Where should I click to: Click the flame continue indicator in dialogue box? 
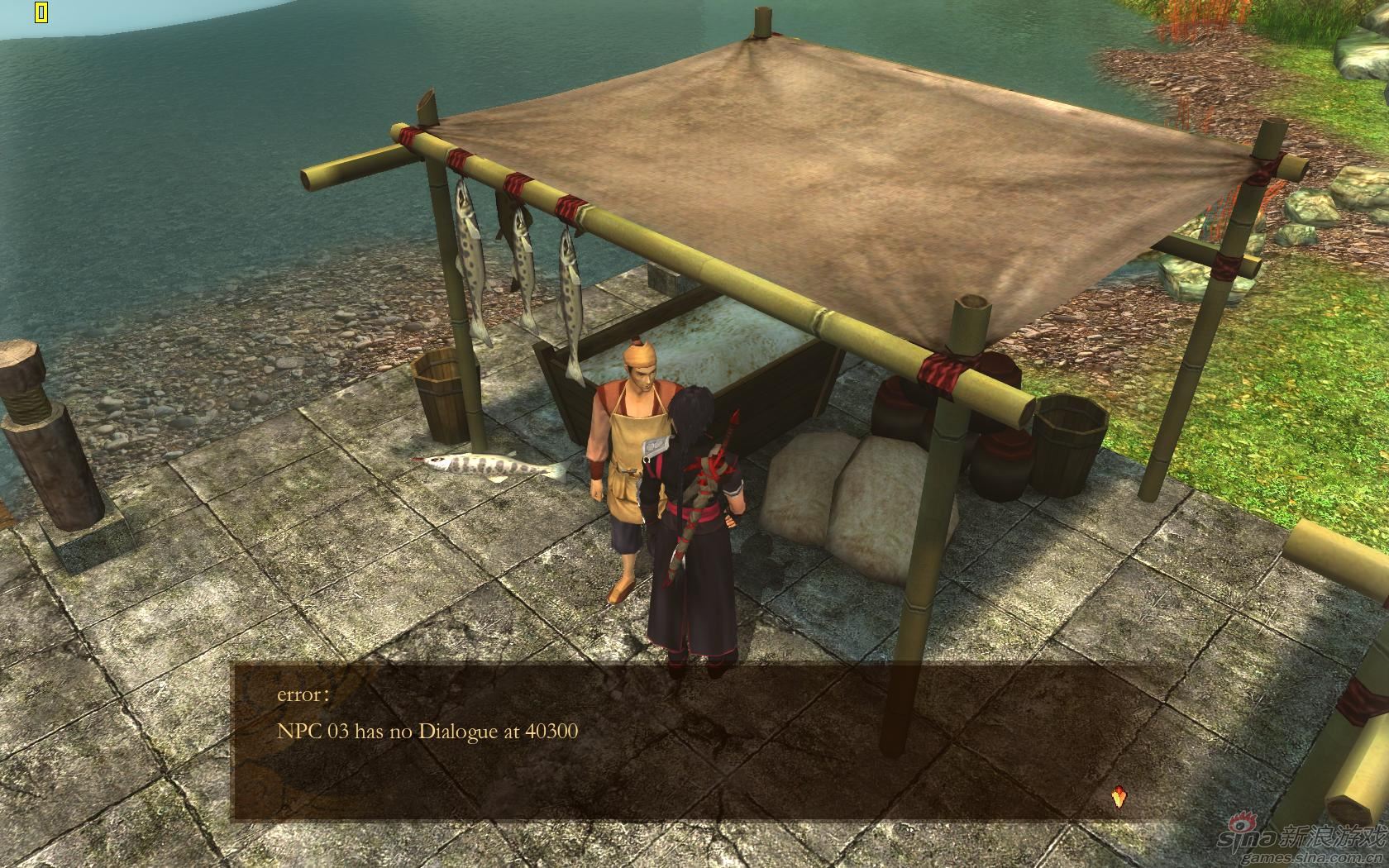click(x=1119, y=797)
